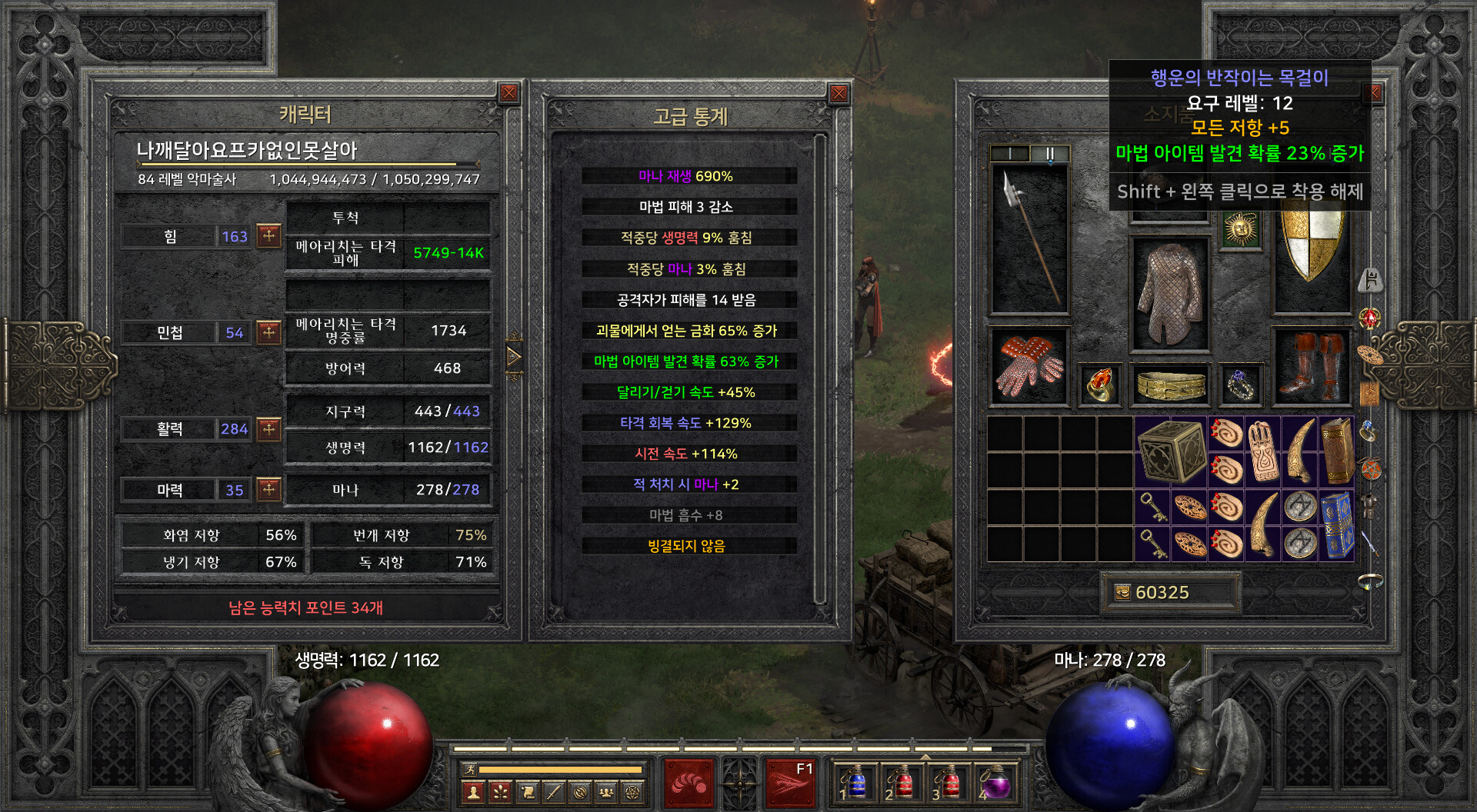Select the blue tome in inventory
This screenshot has height=812, width=1477.
tap(1336, 525)
